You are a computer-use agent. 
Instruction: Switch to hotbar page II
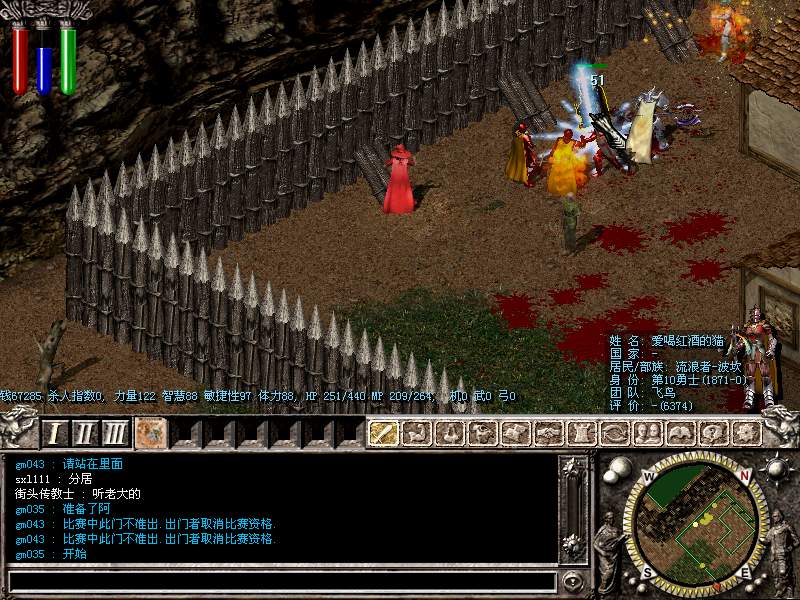(85, 433)
